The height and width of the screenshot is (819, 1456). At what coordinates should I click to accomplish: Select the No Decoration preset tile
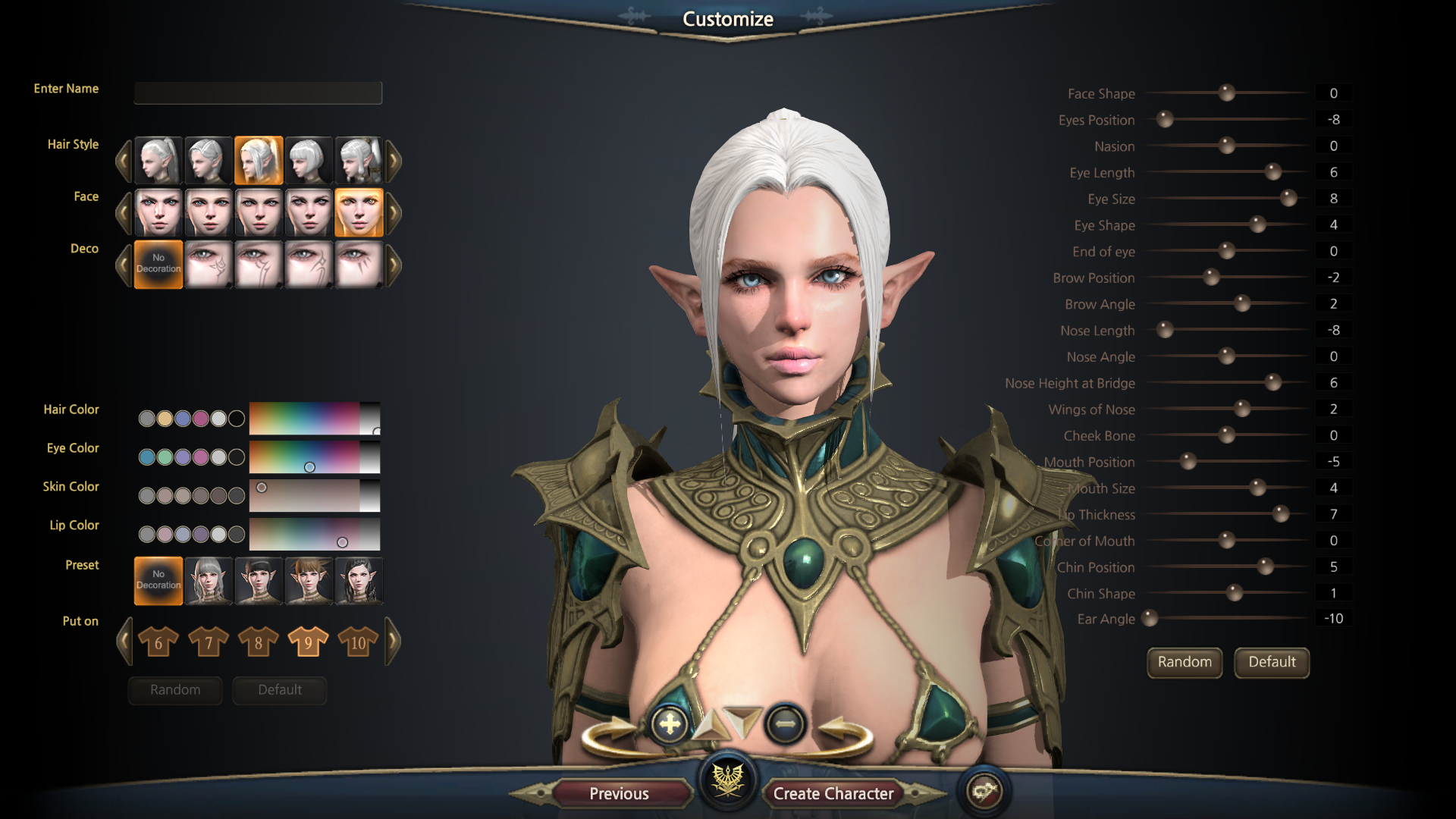click(x=158, y=580)
